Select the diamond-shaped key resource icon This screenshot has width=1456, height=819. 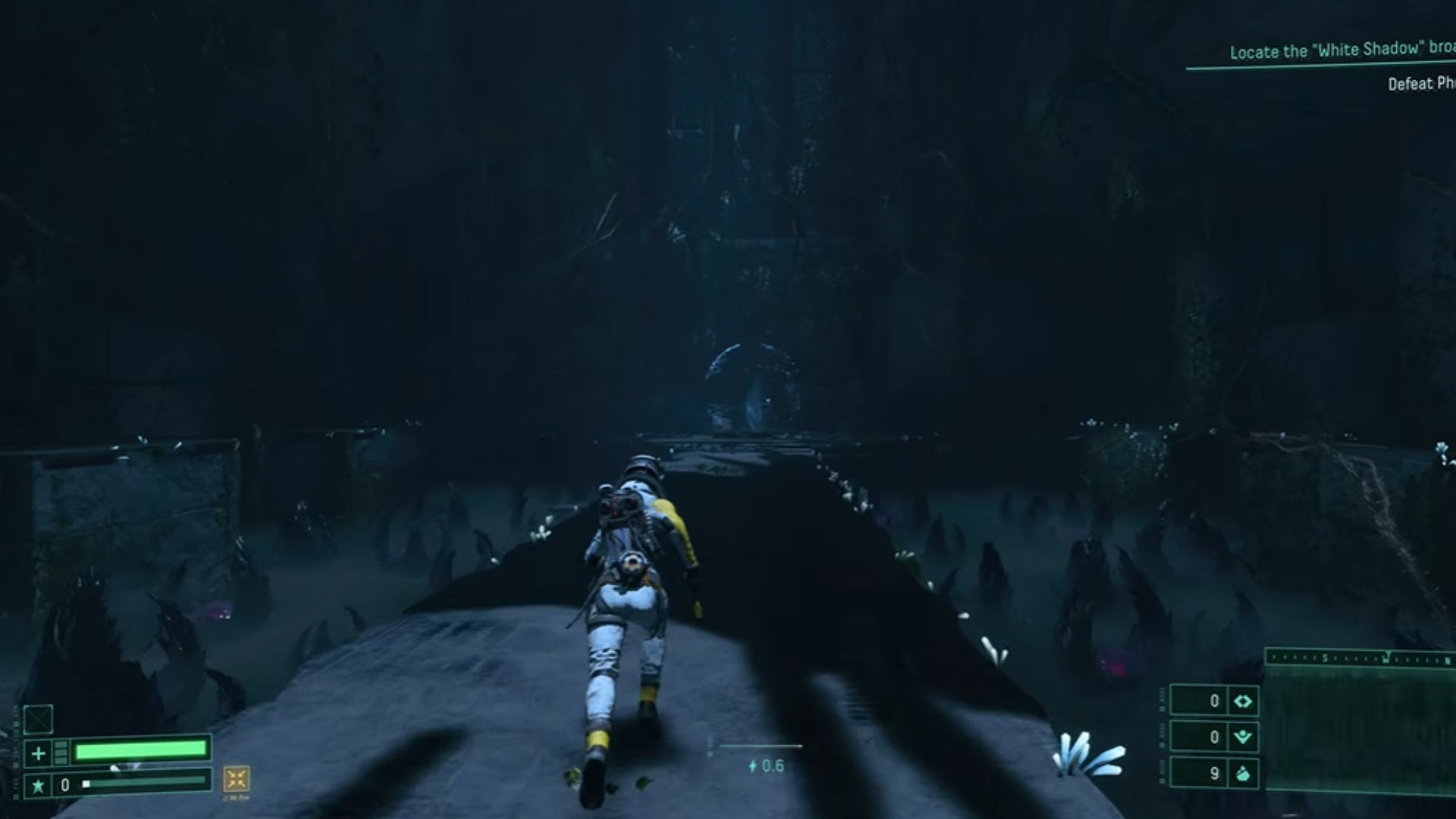click(x=1243, y=701)
